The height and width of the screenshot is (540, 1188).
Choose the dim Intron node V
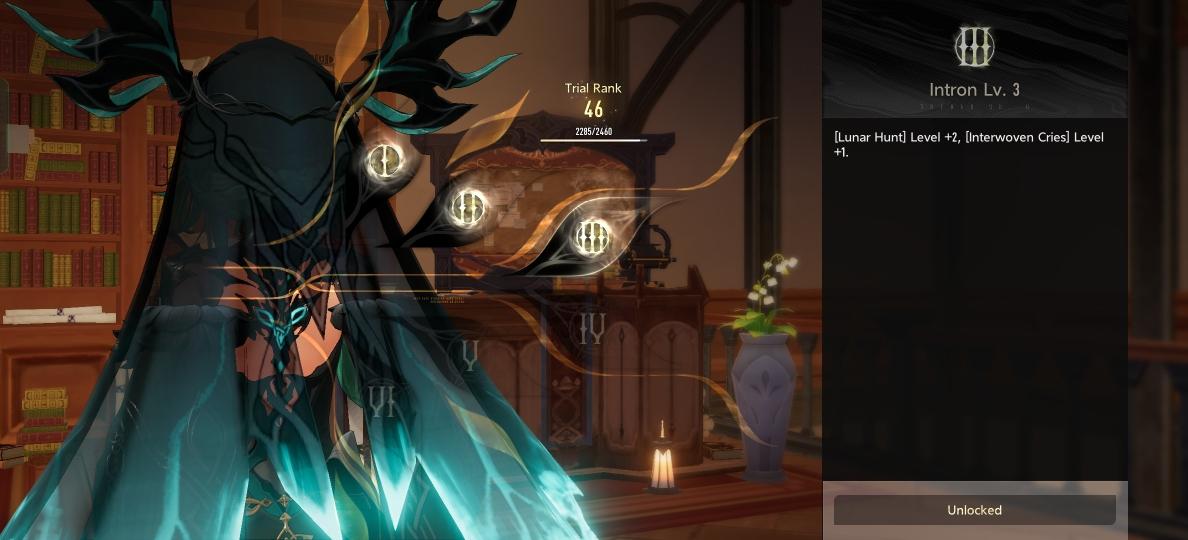[468, 353]
